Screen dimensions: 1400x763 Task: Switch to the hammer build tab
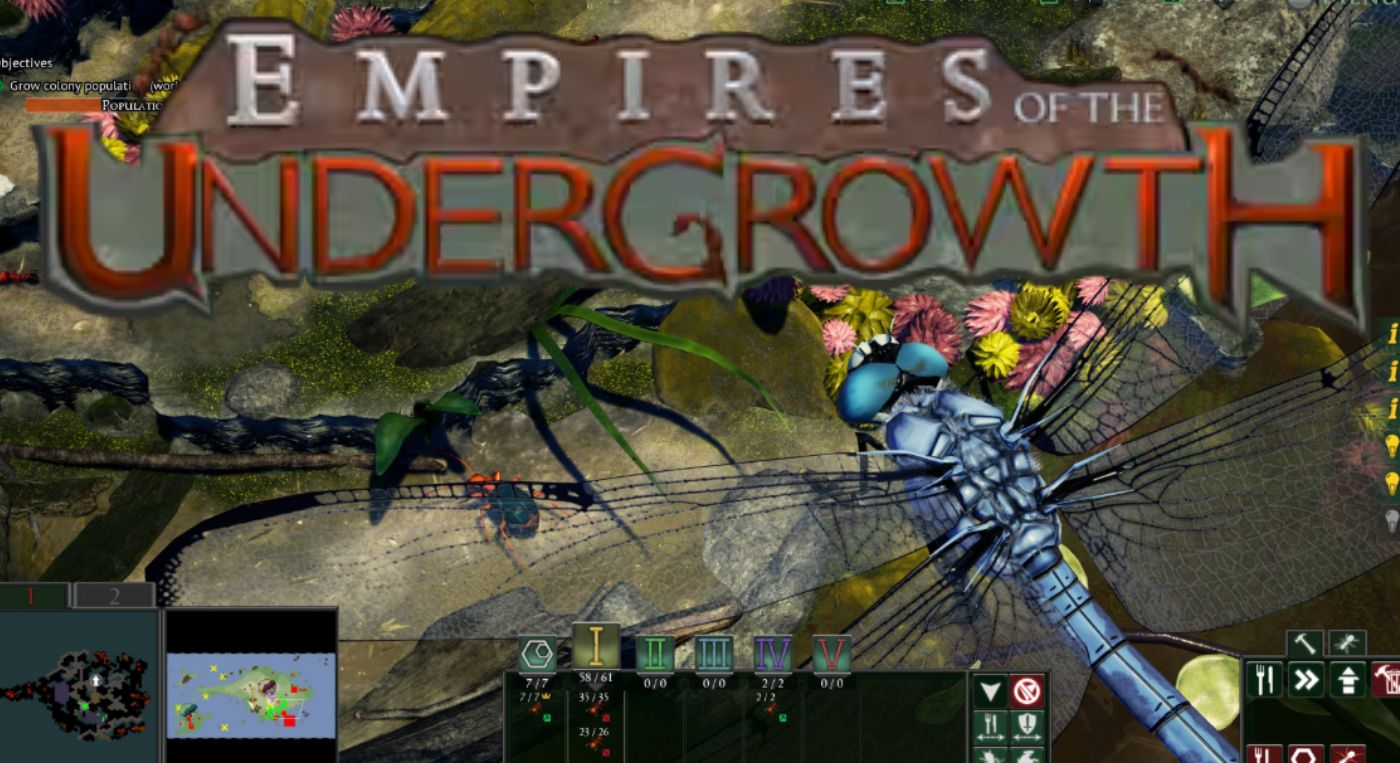pos(1305,641)
